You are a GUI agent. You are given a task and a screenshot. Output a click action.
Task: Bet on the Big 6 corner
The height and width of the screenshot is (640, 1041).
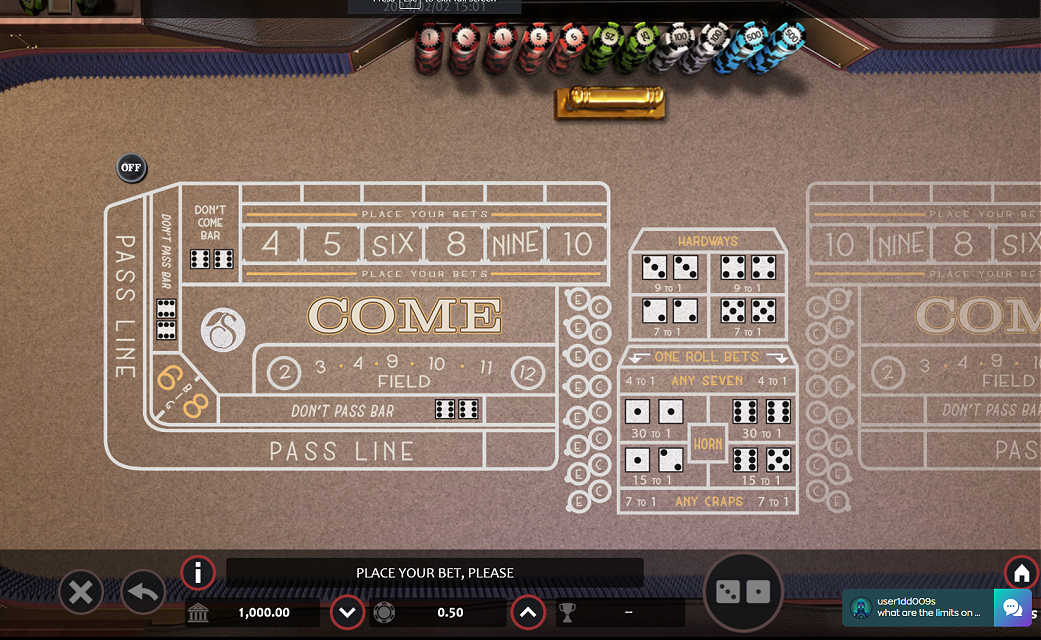[170, 379]
